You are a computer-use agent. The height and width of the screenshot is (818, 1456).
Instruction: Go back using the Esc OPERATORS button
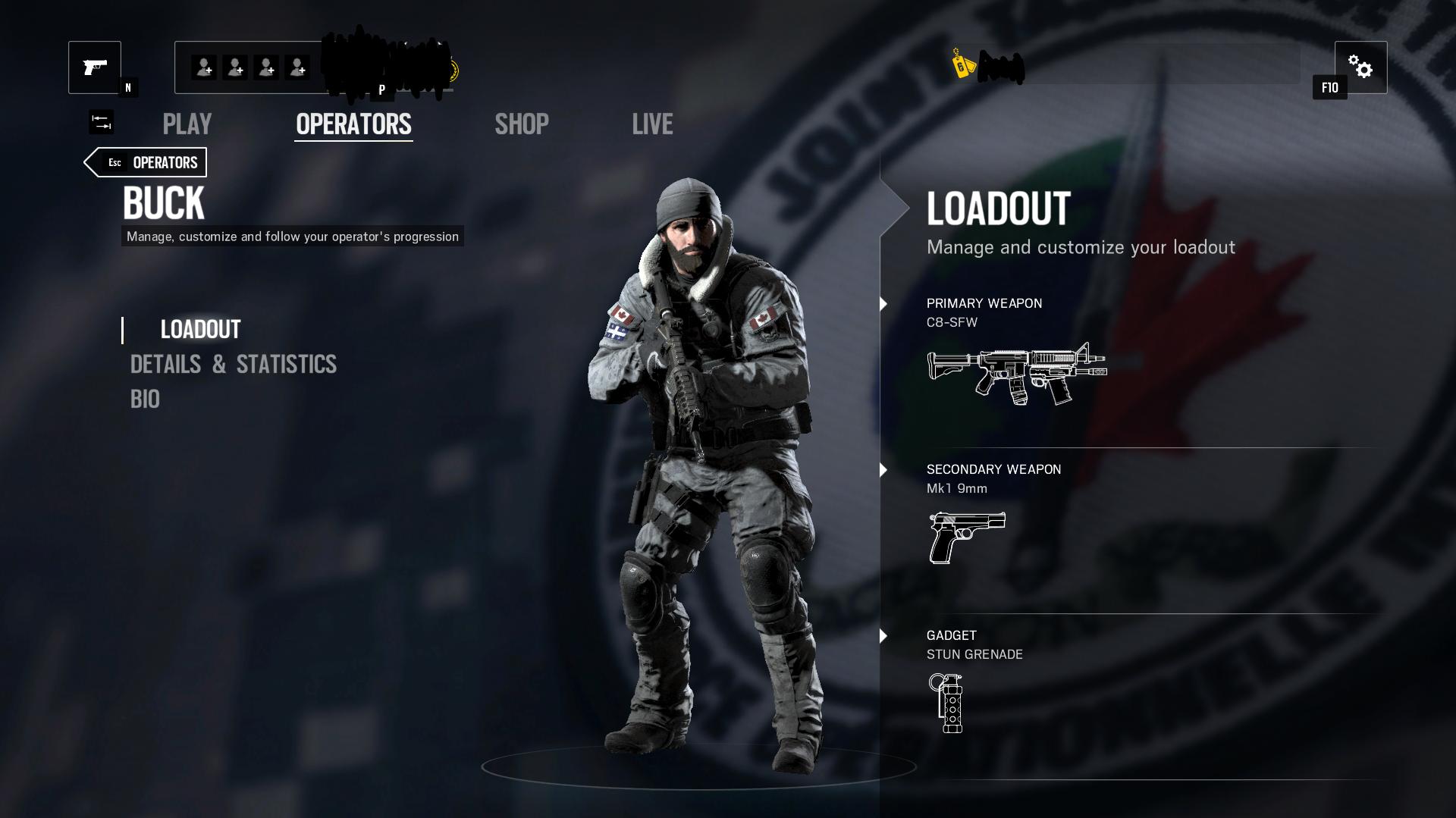(146, 161)
